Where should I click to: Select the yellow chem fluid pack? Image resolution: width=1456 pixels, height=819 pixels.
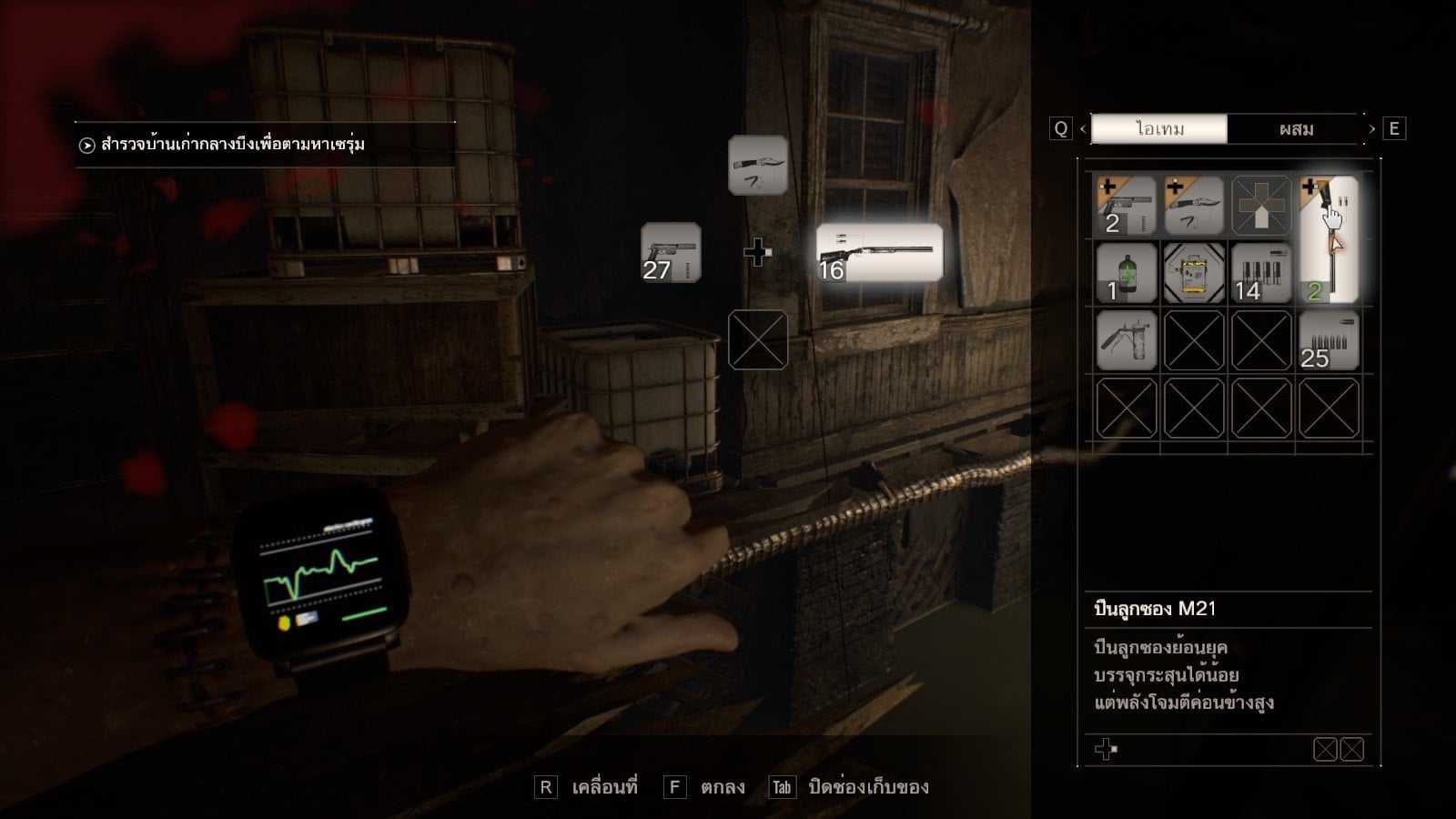[x=1194, y=273]
